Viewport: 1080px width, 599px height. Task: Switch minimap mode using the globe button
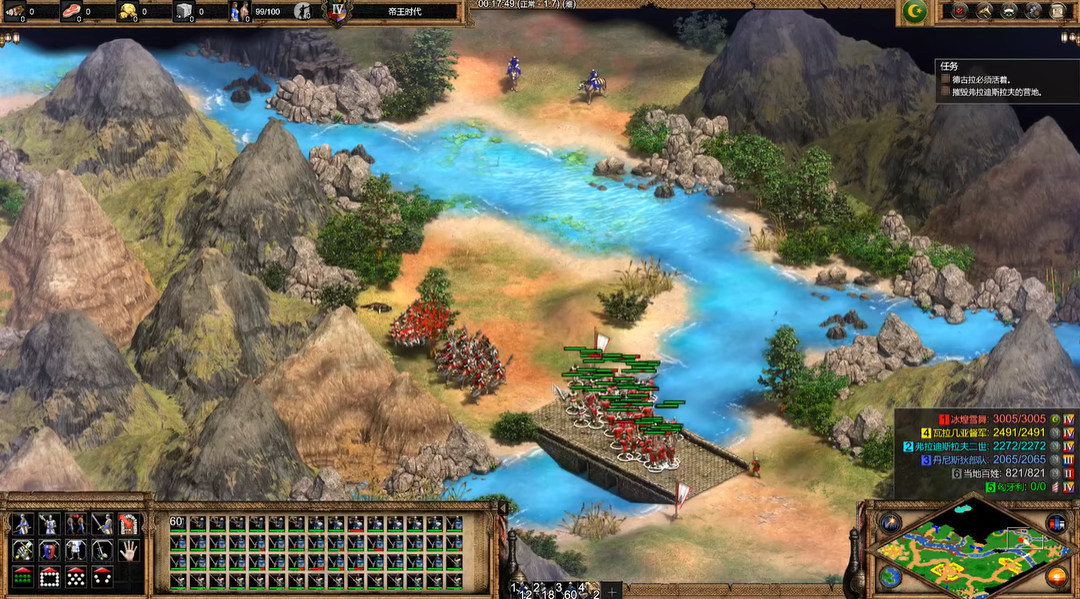coord(890,577)
